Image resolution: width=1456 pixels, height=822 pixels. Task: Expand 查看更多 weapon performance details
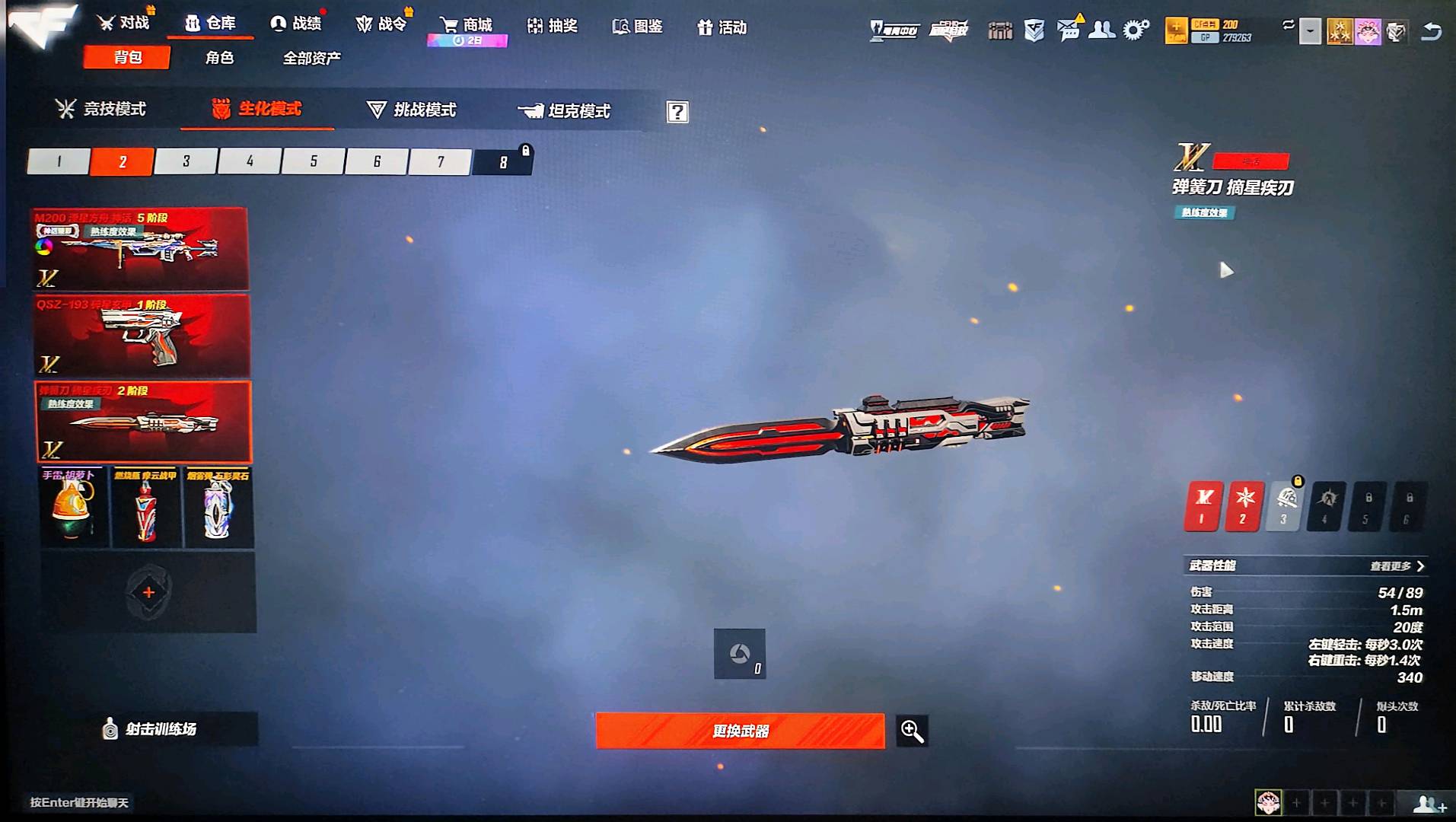[1397, 566]
